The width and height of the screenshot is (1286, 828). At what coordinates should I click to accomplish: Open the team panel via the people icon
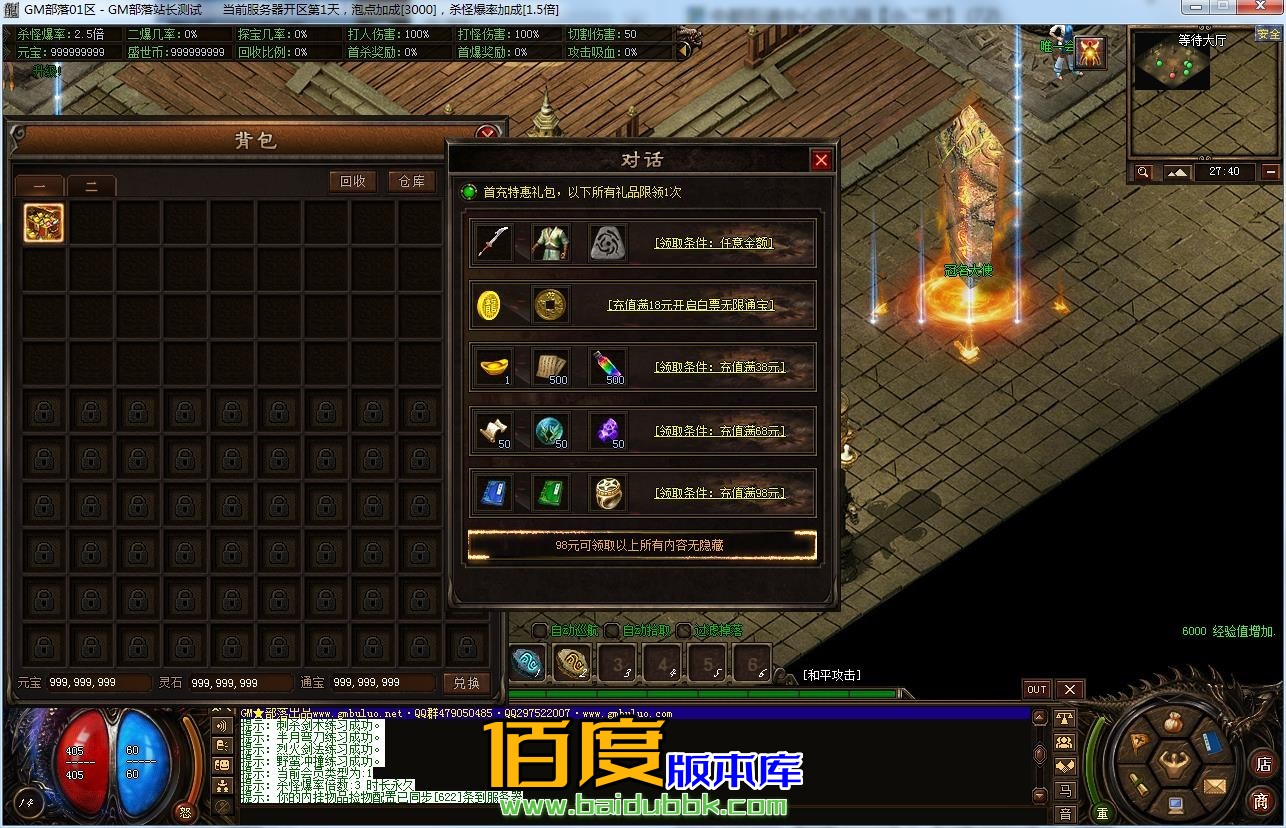[x=1064, y=742]
